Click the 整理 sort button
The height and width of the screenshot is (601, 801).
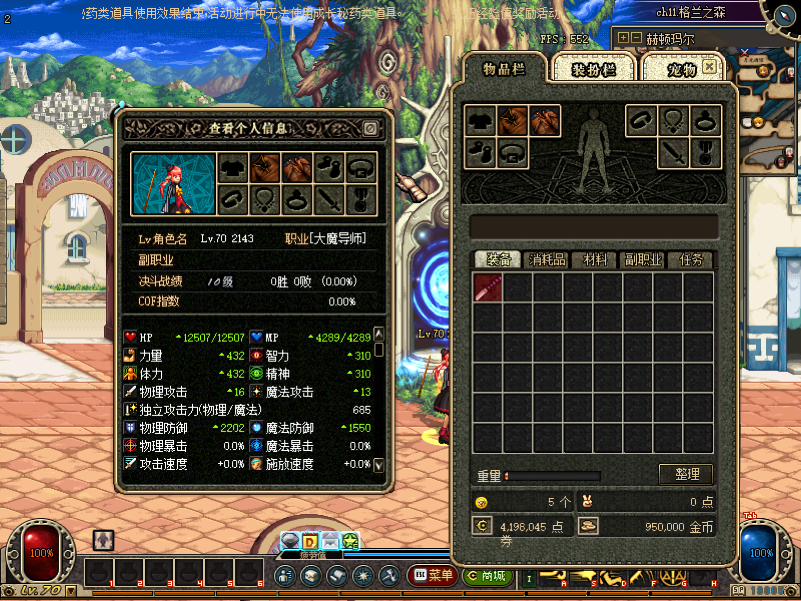(x=686, y=474)
